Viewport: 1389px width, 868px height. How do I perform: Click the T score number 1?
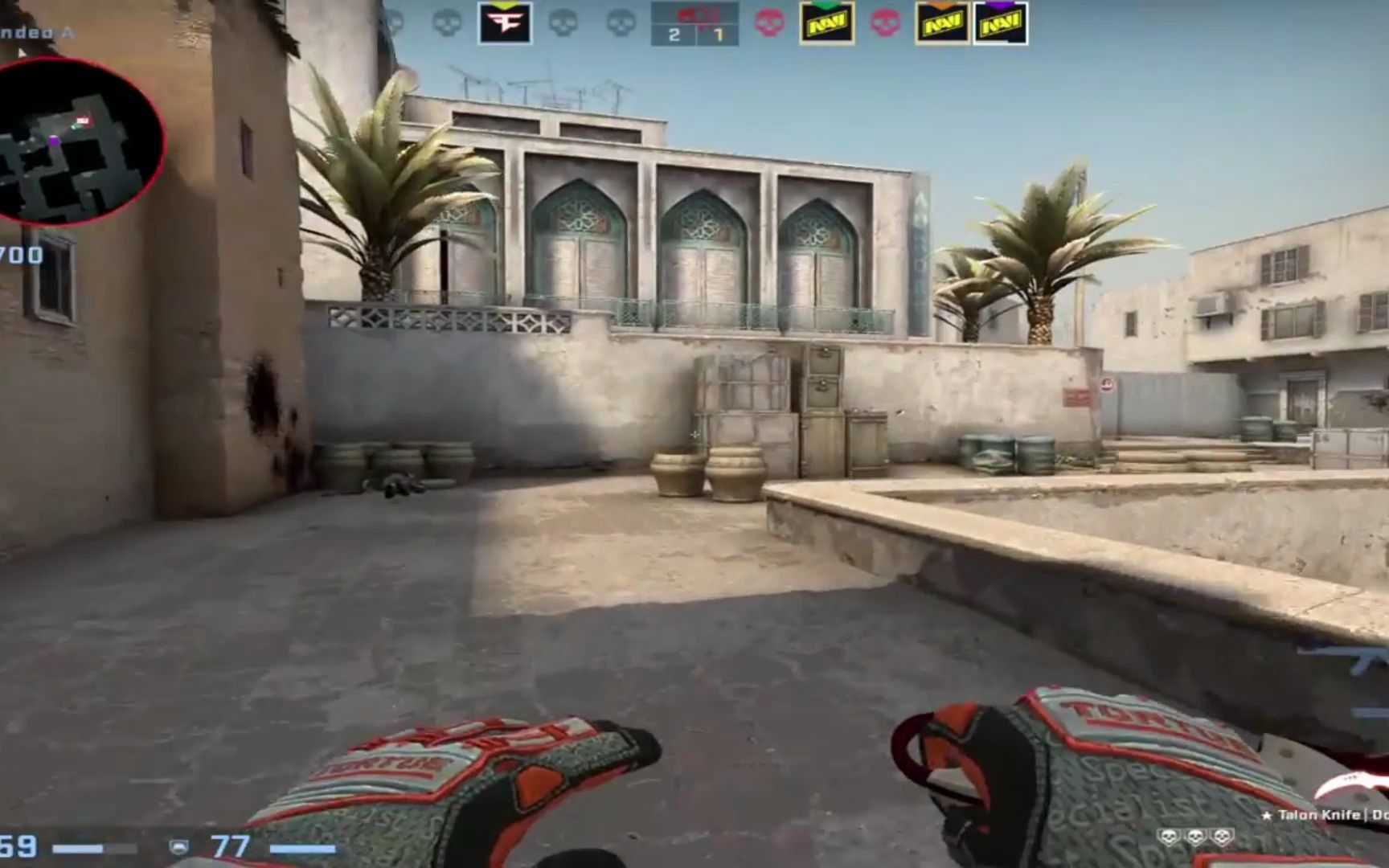719,35
